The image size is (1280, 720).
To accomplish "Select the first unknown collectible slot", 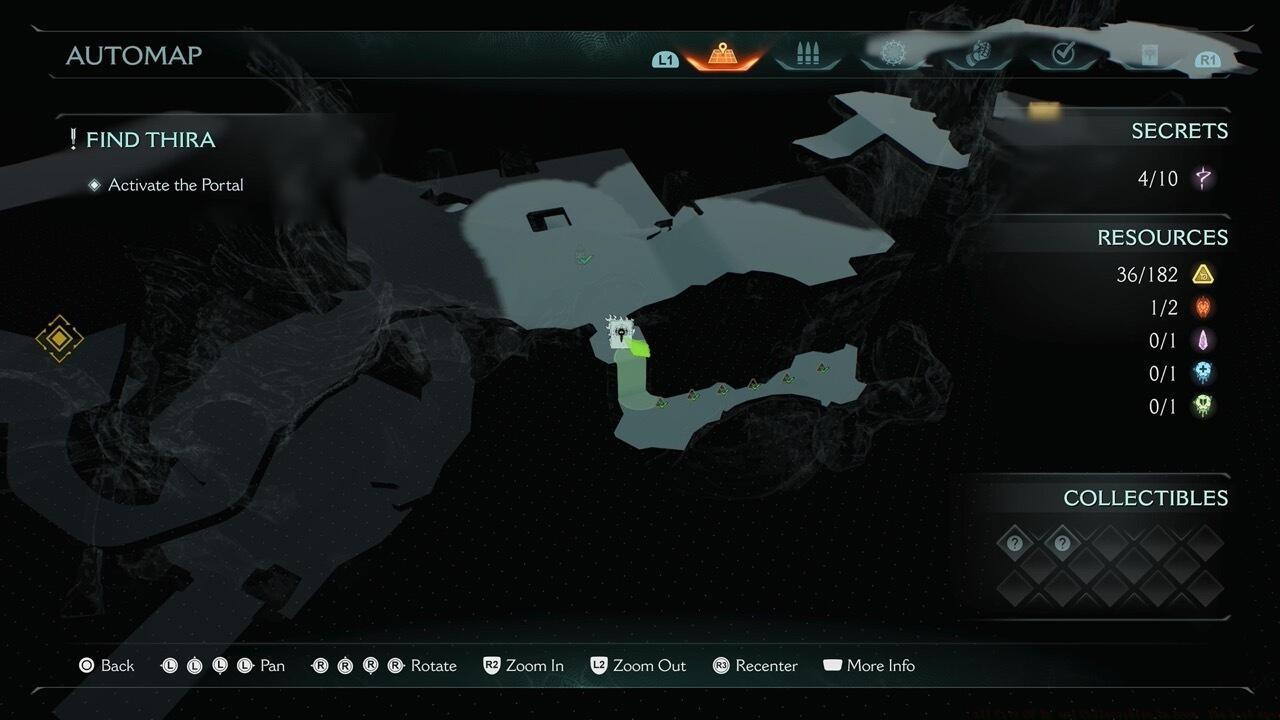I will coord(1015,544).
